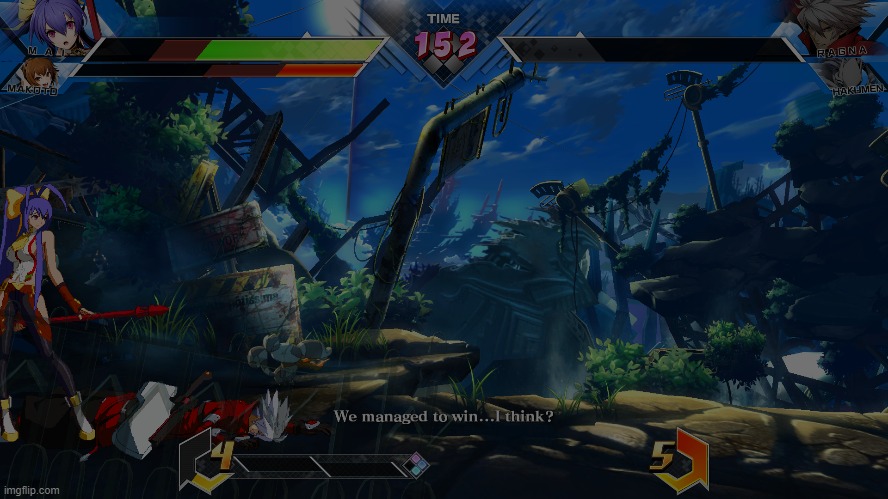Select Ragna's character portrait
888x499 pixels.
[838, 22]
